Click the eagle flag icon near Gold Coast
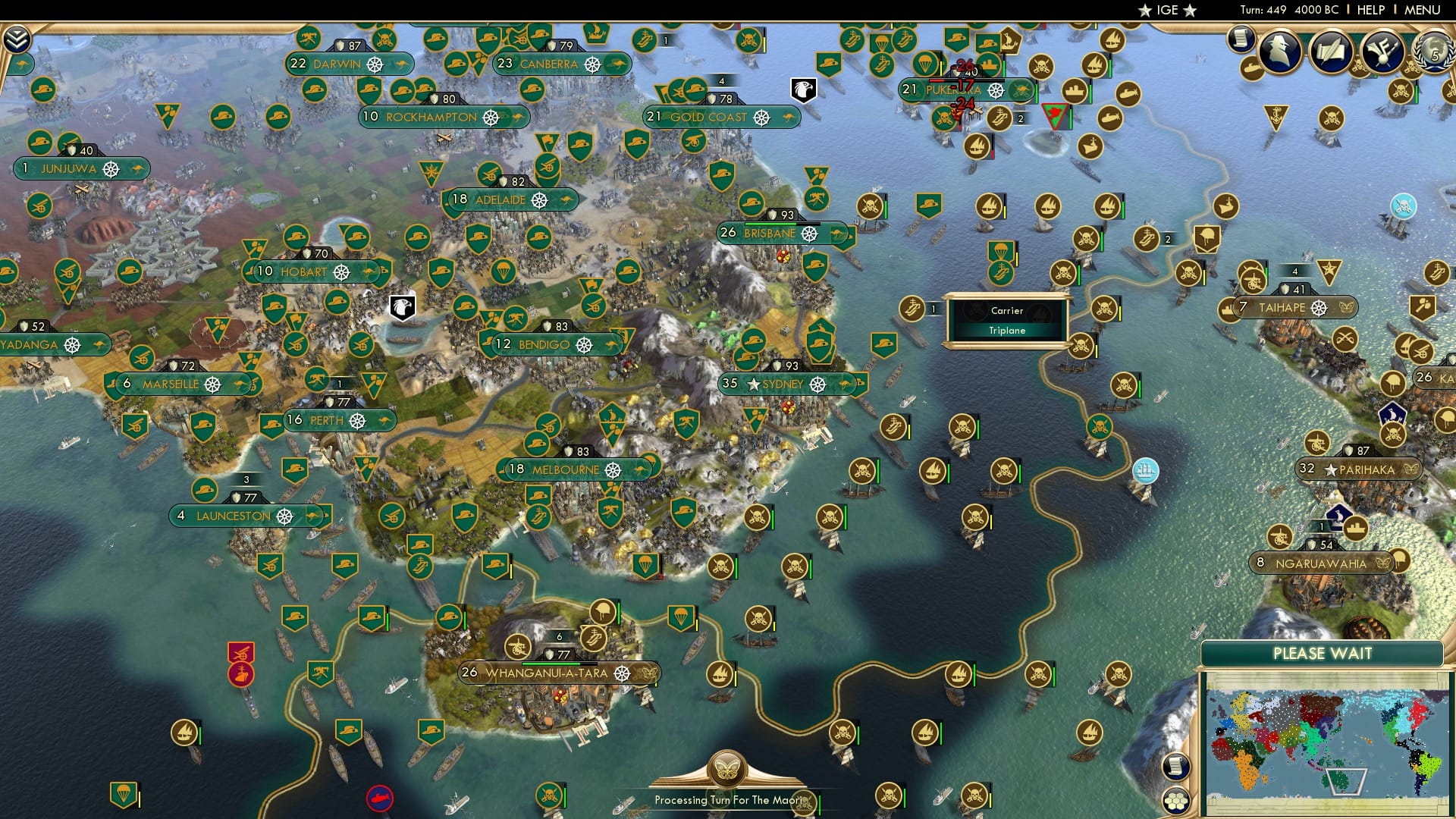 804,89
